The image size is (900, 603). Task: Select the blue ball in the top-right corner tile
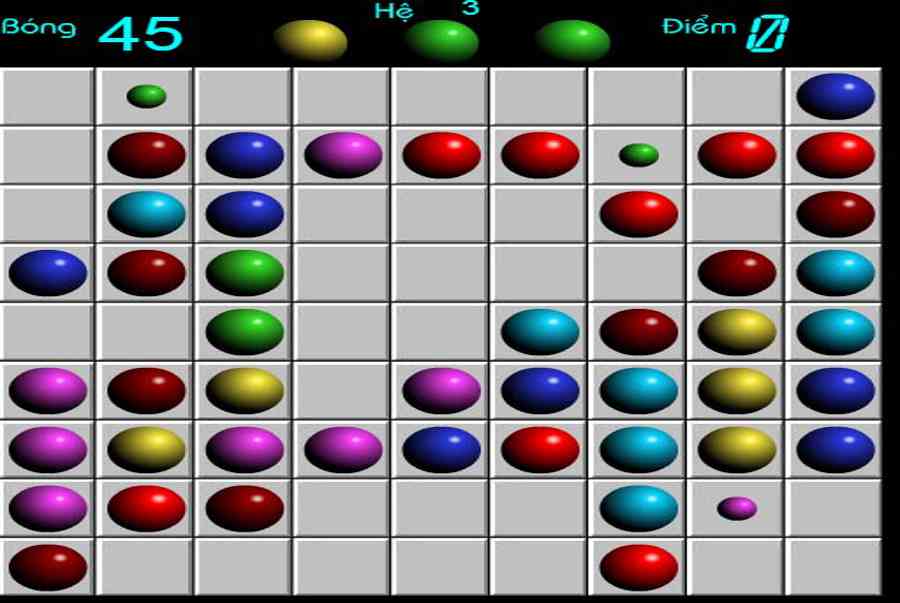pos(835,96)
